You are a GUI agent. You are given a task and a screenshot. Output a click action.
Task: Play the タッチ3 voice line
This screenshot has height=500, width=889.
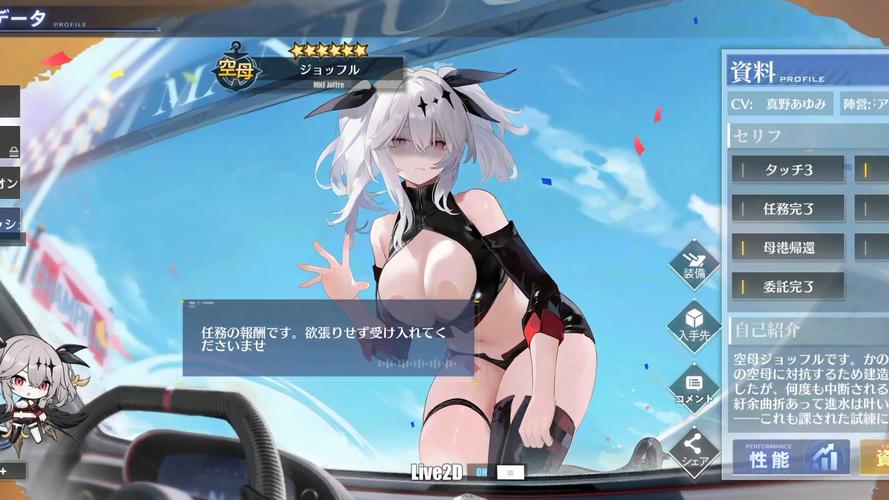point(788,169)
